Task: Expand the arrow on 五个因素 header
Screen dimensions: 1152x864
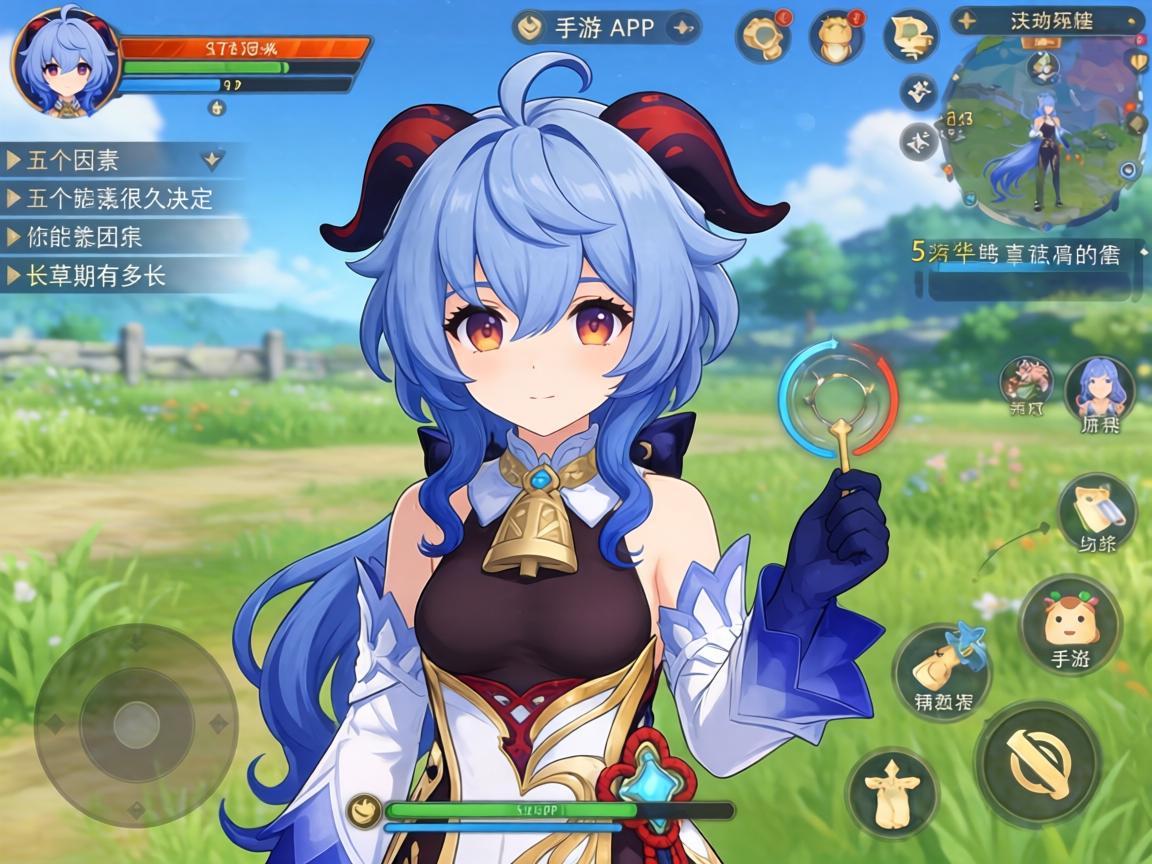Action: 212,158
